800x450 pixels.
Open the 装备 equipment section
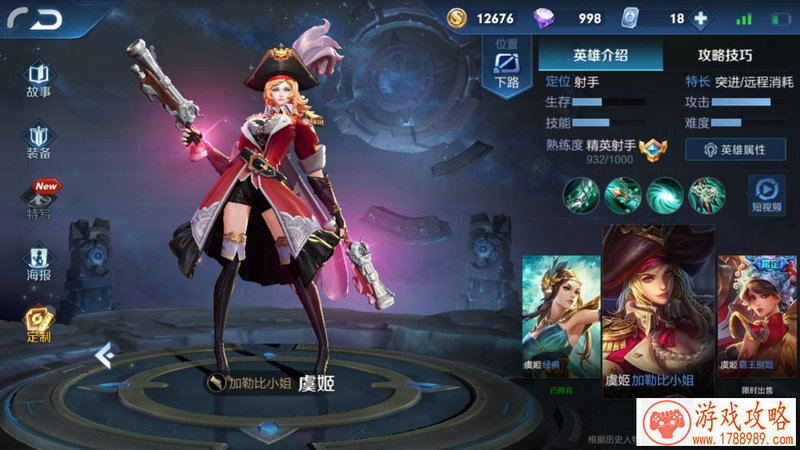coord(39,139)
